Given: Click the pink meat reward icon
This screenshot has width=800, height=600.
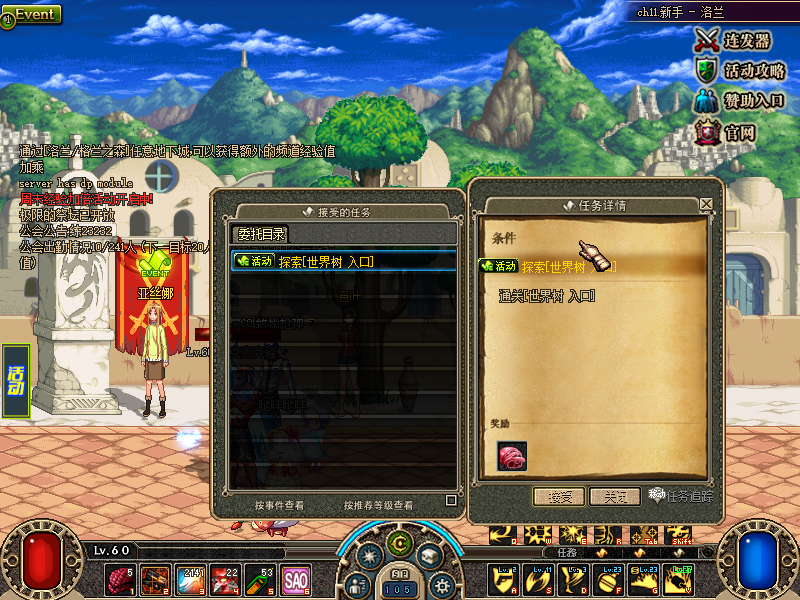Looking at the screenshot, I should coord(512,456).
